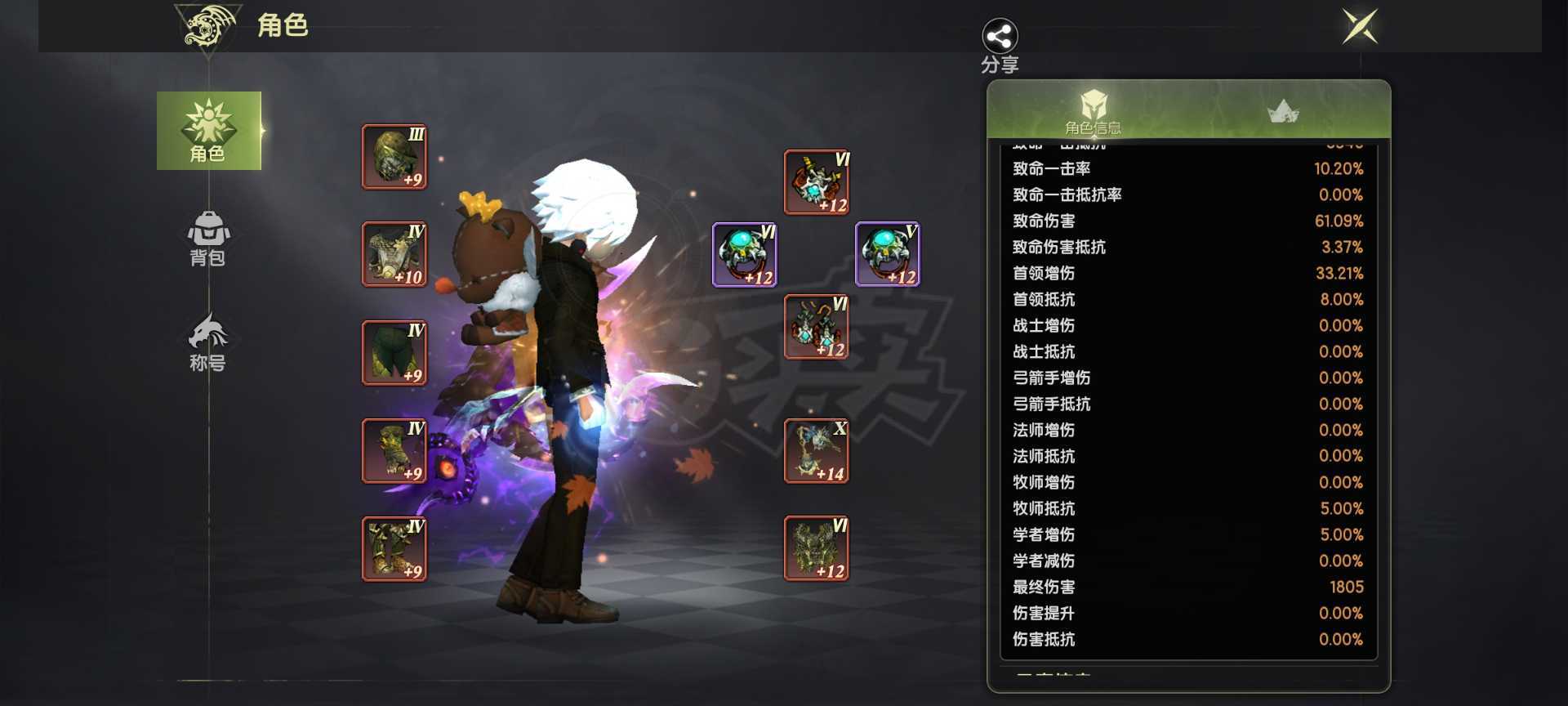Select the +9 helmet equipment slot
The height and width of the screenshot is (706, 1568).
(394, 157)
